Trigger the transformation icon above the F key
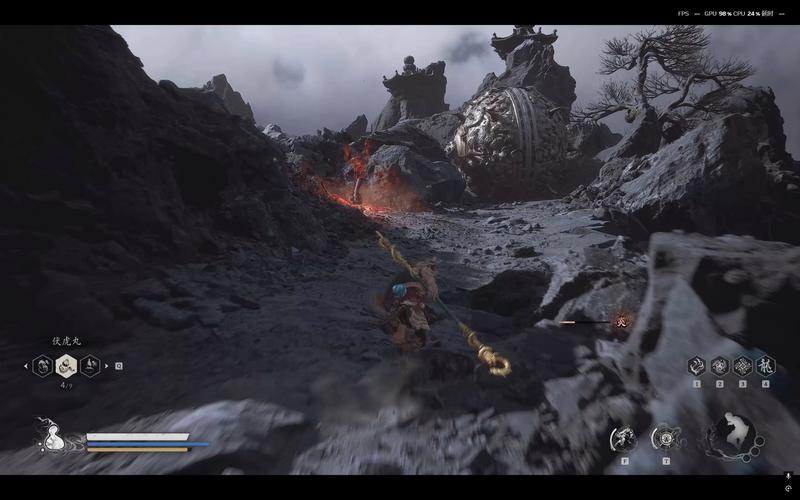Image resolution: width=800 pixels, height=500 pixels. [x=623, y=437]
